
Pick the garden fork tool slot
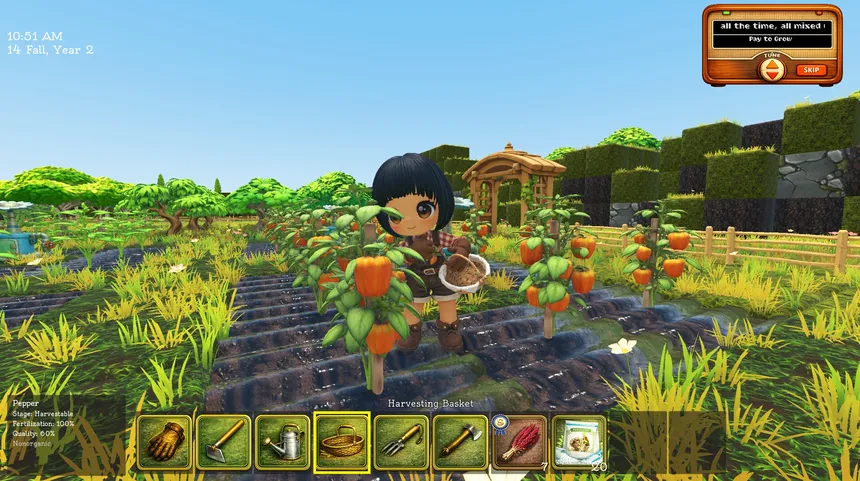pos(401,442)
